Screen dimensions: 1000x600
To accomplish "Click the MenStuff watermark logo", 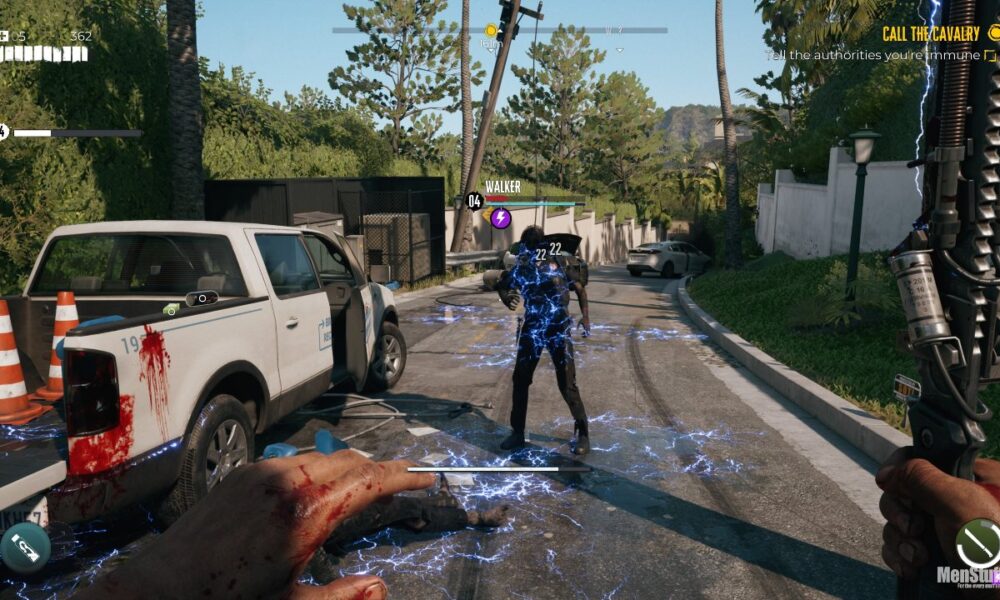I will 967,577.
